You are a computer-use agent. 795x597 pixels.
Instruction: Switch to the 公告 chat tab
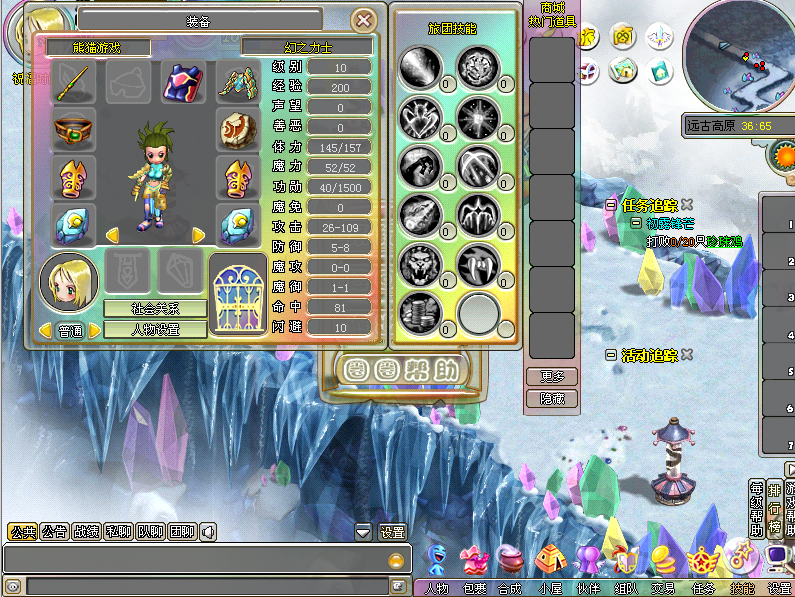[54, 532]
